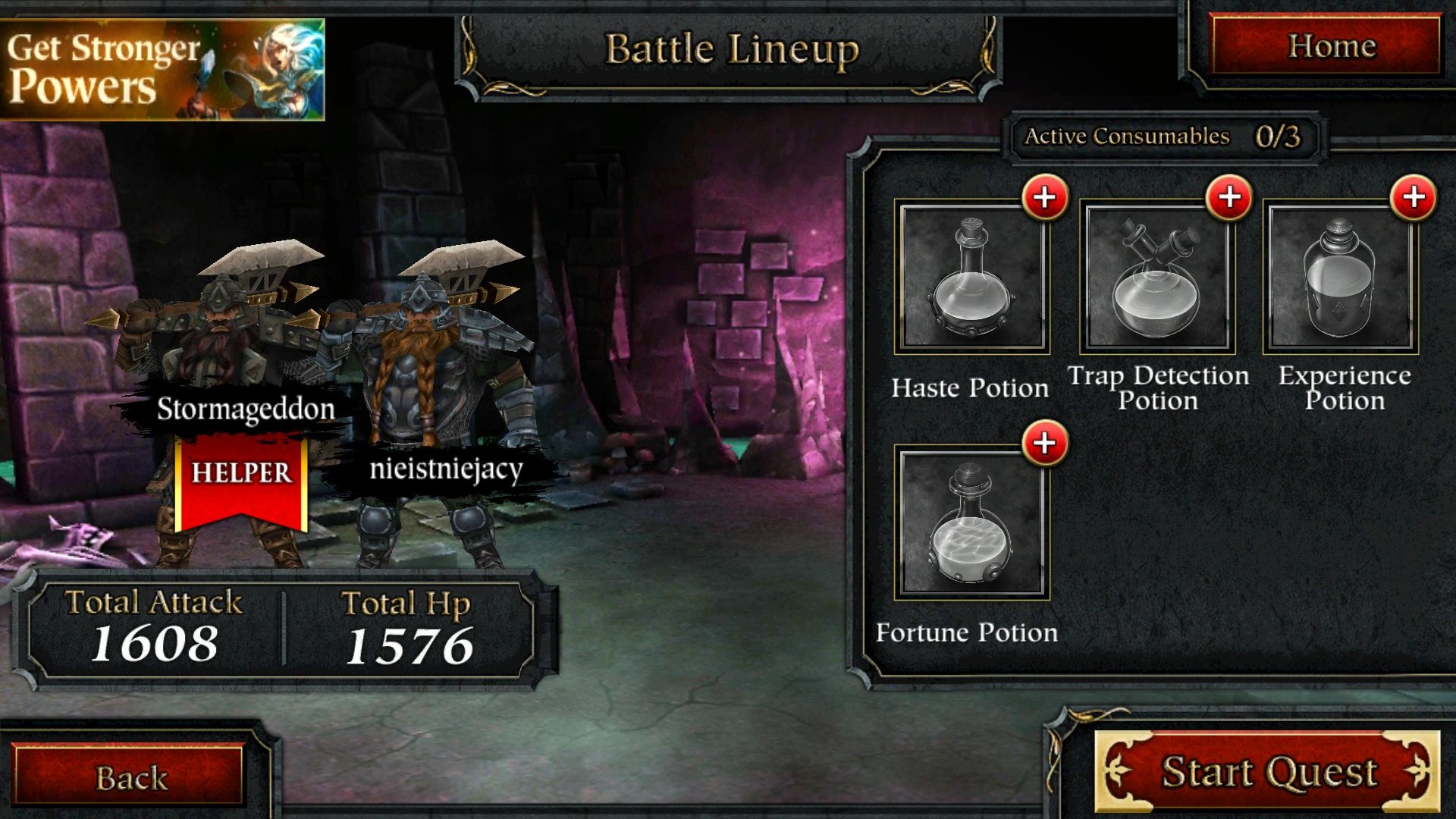The image size is (1456, 819).
Task: Go back to the previous screen
Action: [130, 777]
